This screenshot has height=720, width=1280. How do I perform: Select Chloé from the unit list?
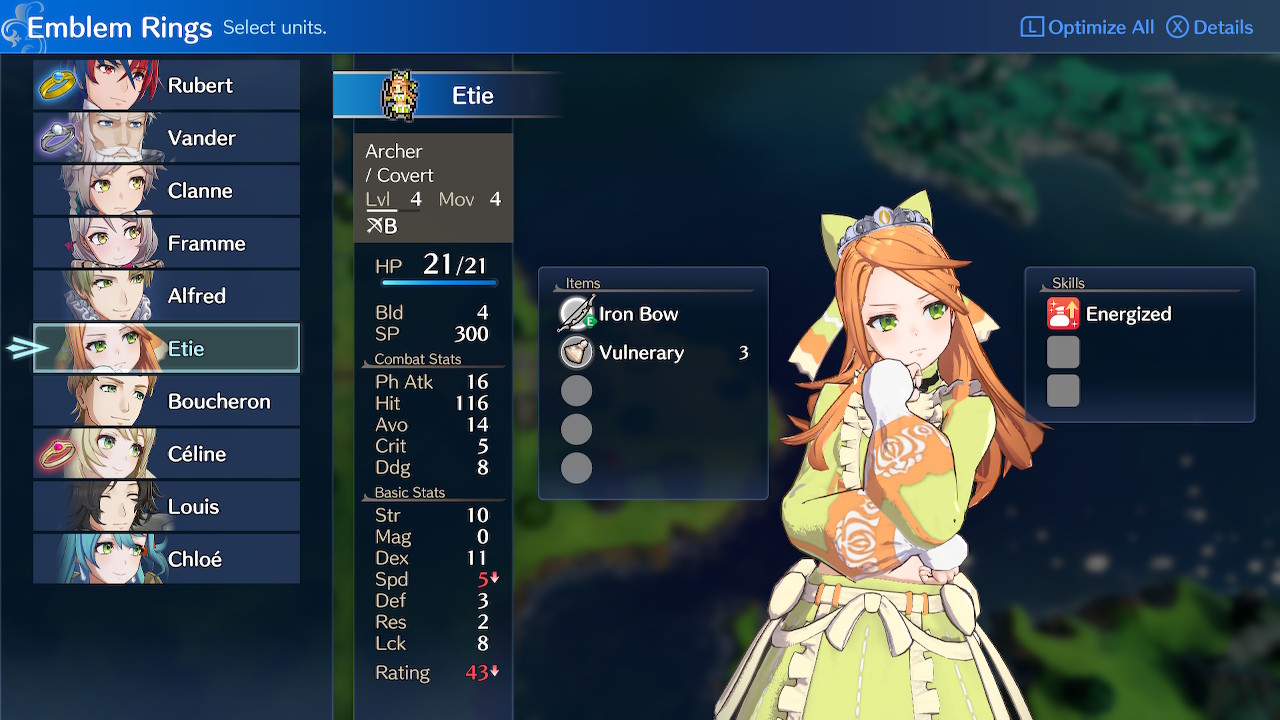coord(166,559)
